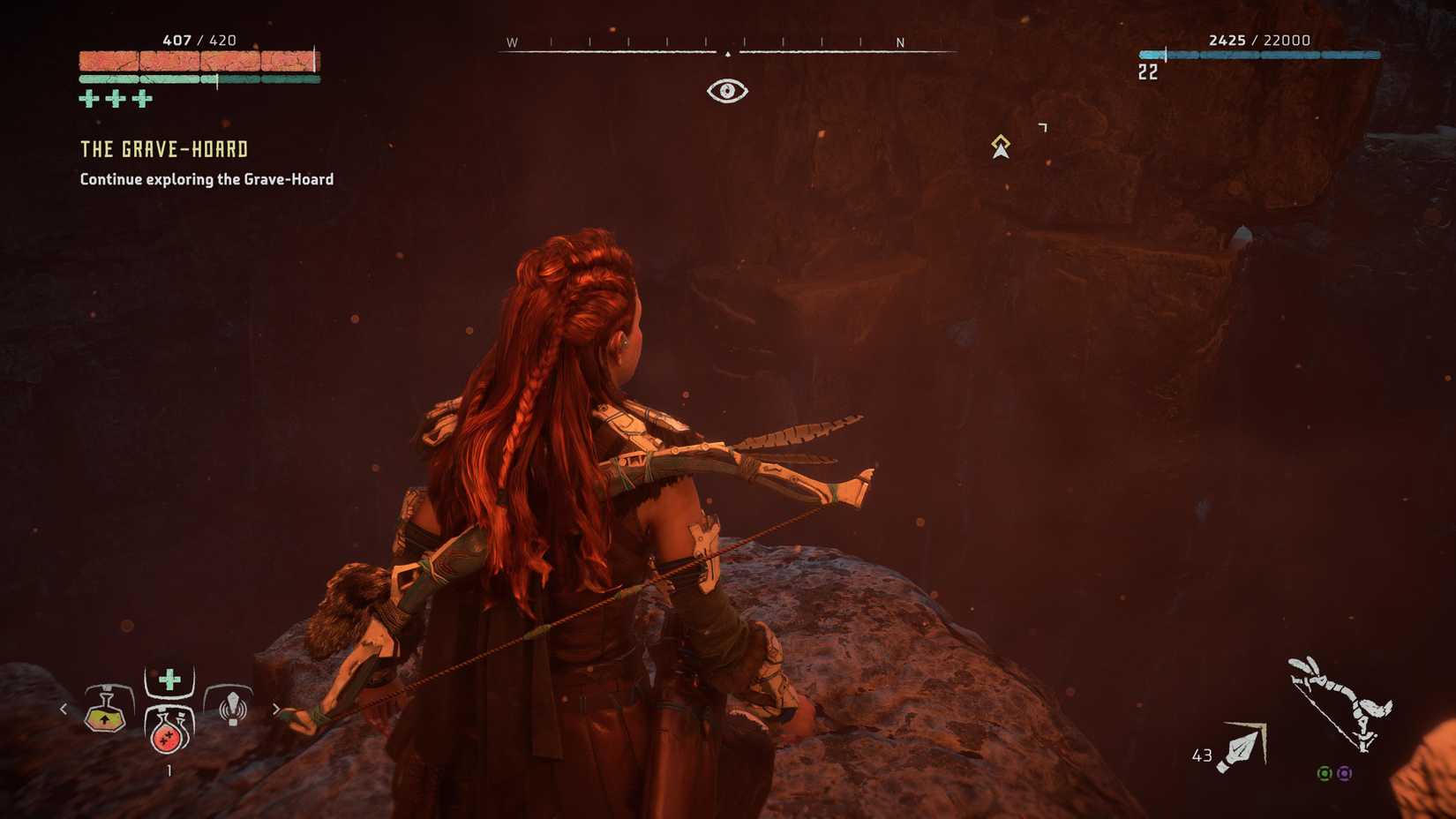Expand the potion count label showing 1
This screenshot has width=1456, height=819.
(x=168, y=770)
